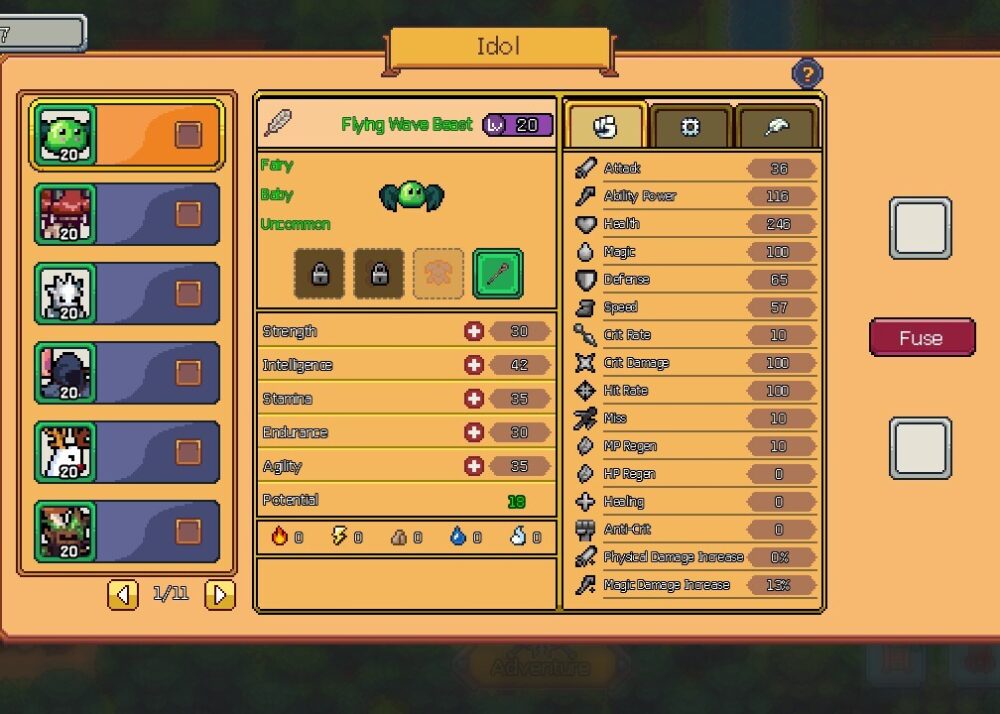
Task: Add a point to Intelligence
Action: (x=474, y=365)
